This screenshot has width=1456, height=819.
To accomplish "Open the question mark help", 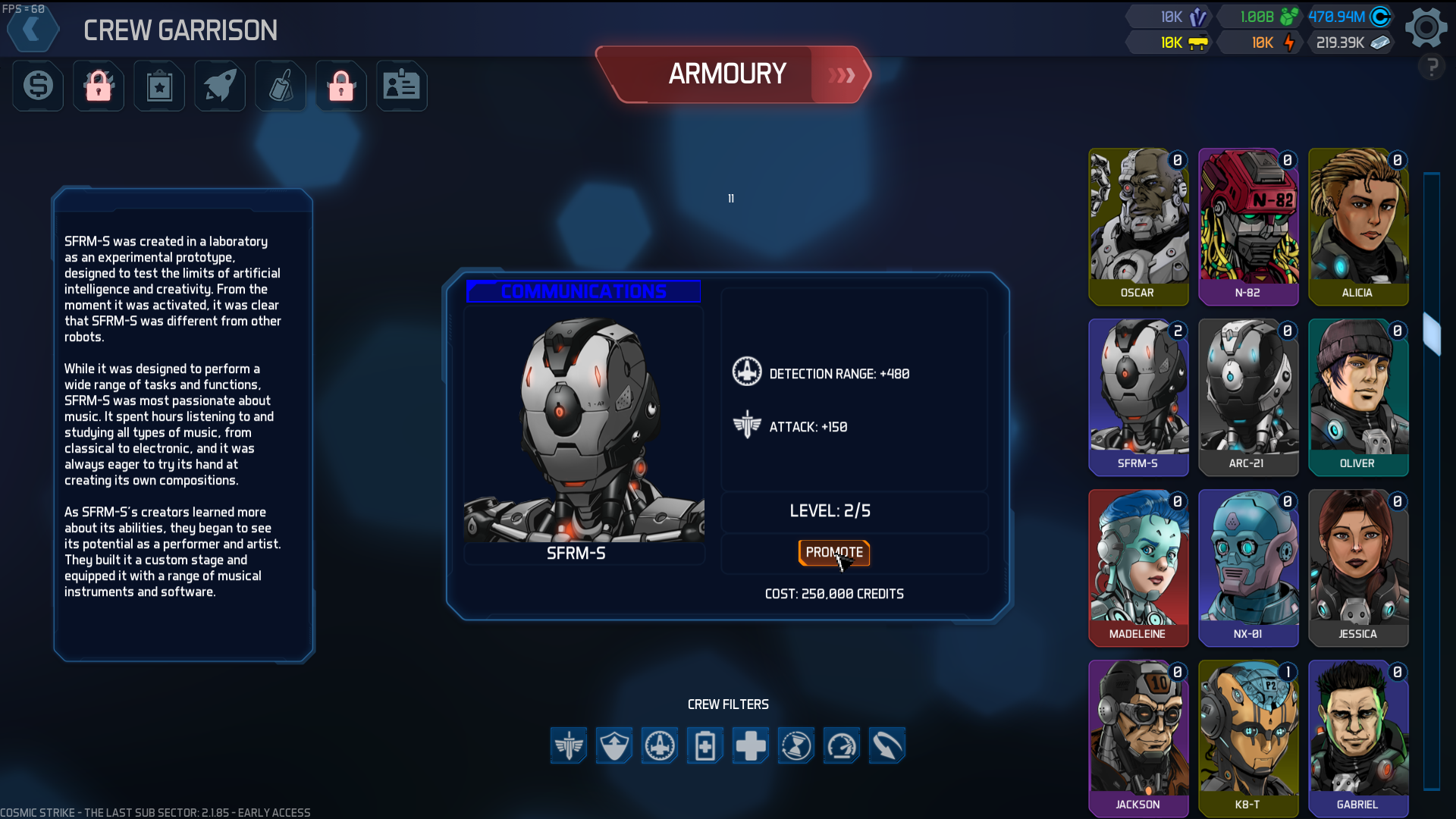I will point(1432,68).
